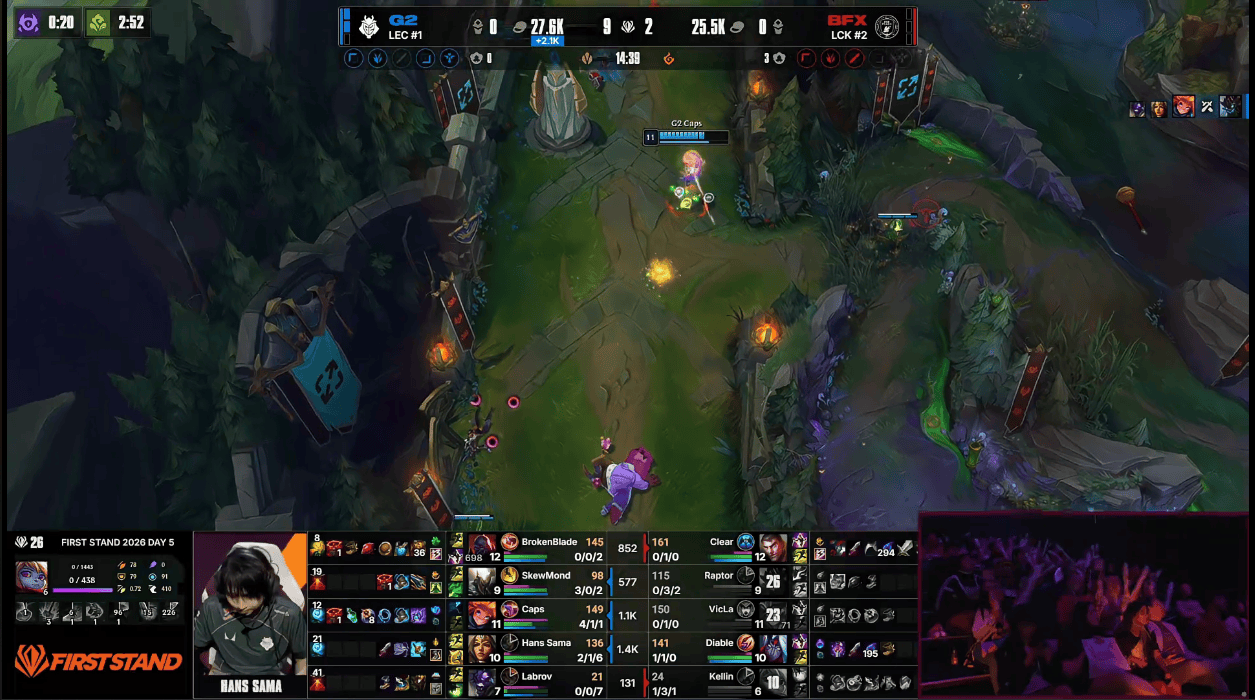Click the purple Baron respawn timer icon
The image size is (1255, 700).
pos(28,22)
